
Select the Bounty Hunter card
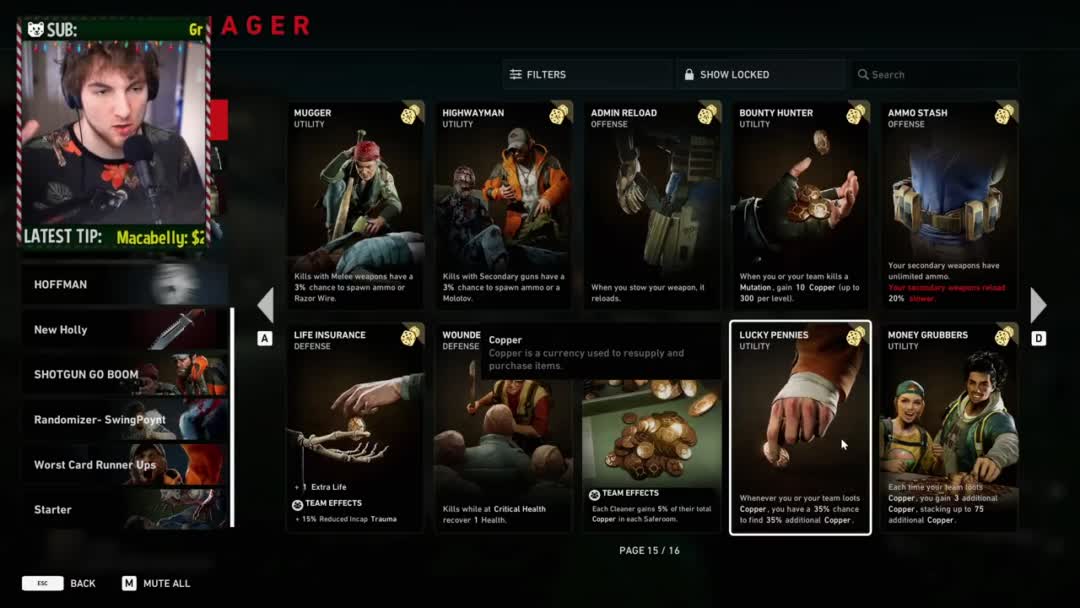pos(800,205)
